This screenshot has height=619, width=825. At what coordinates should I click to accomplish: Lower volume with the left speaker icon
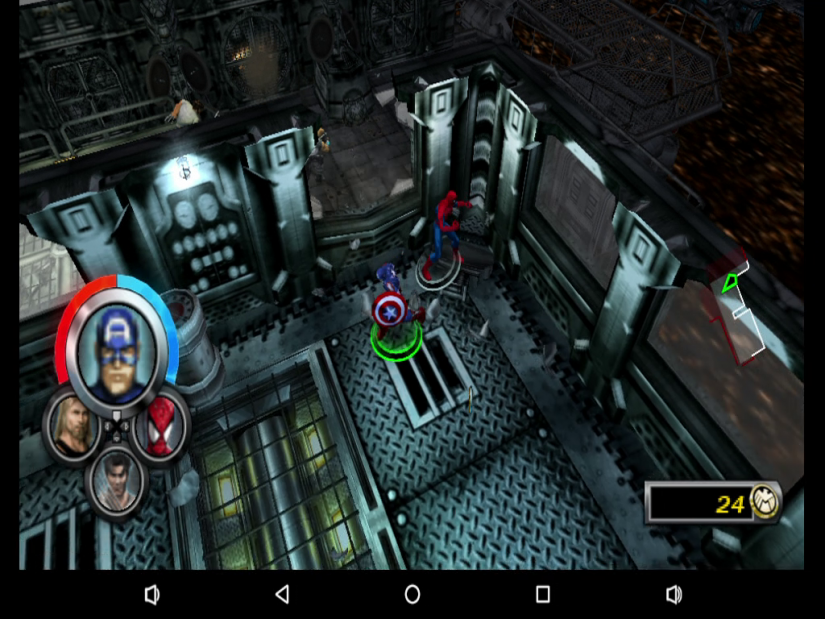tap(151, 595)
